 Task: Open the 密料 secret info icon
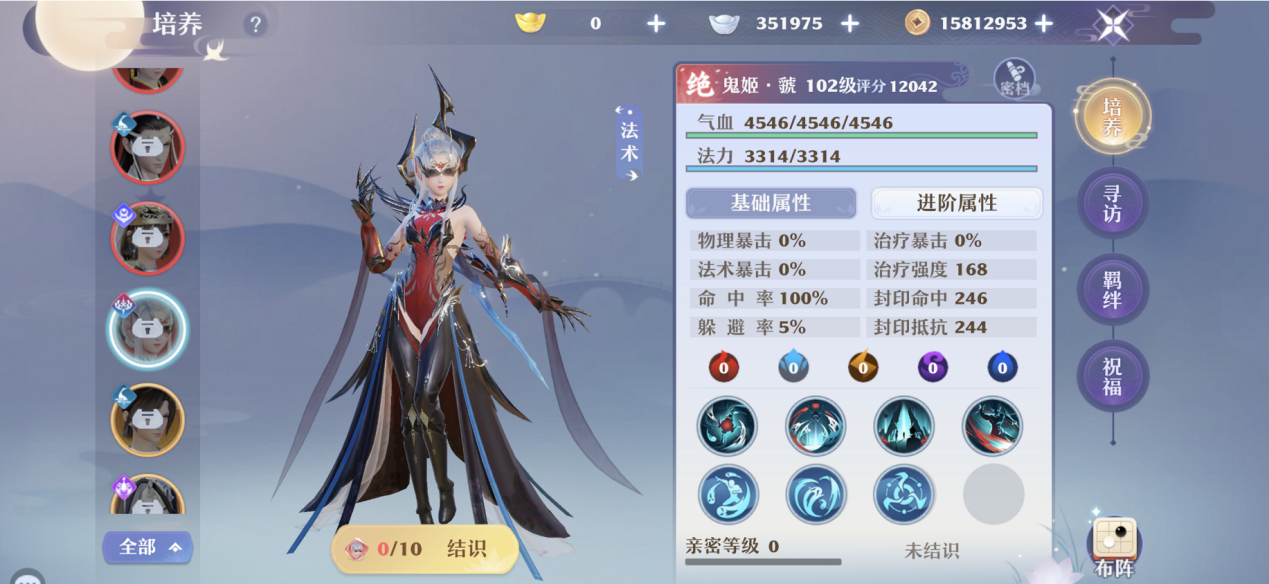(1014, 79)
